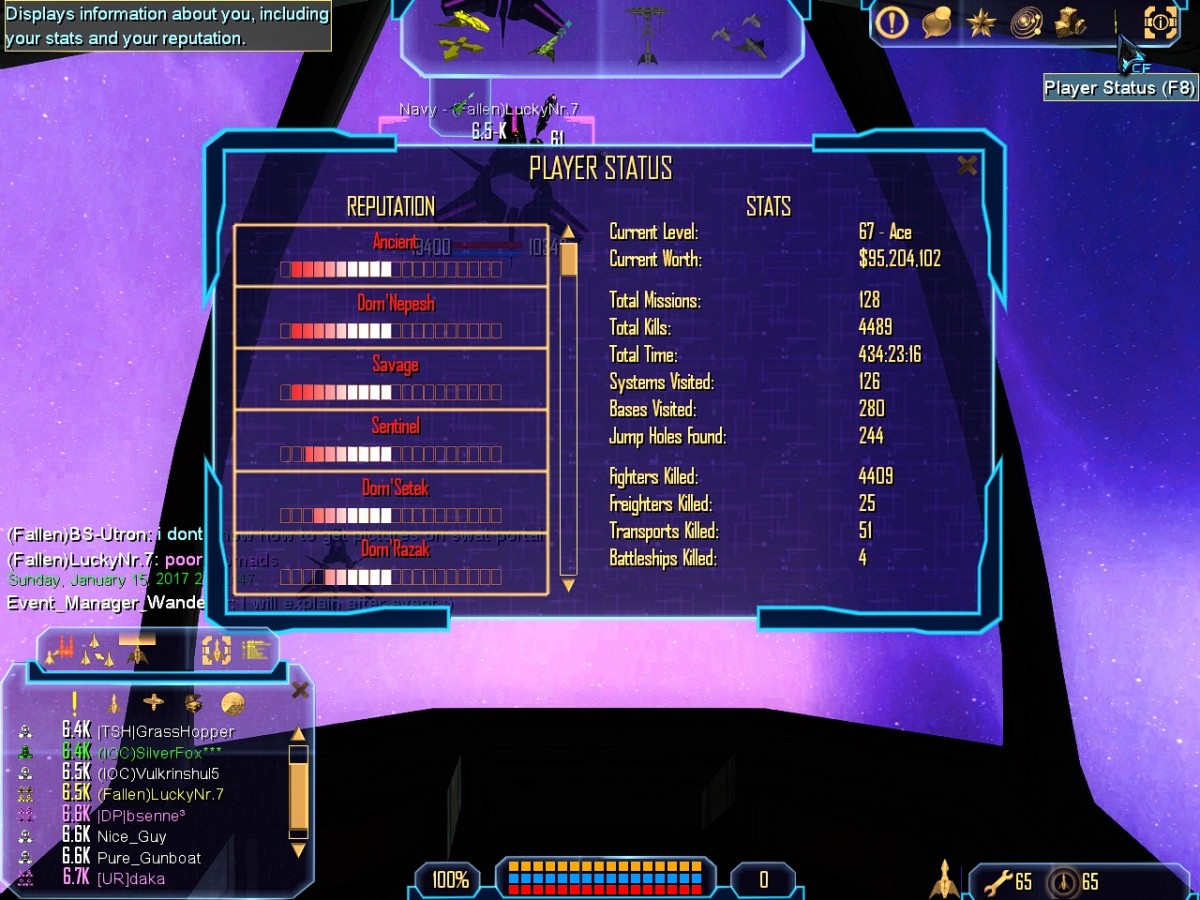This screenshot has height=900, width=1200.
Task: Open the orbiting planets map icon
Action: pos(1026,21)
